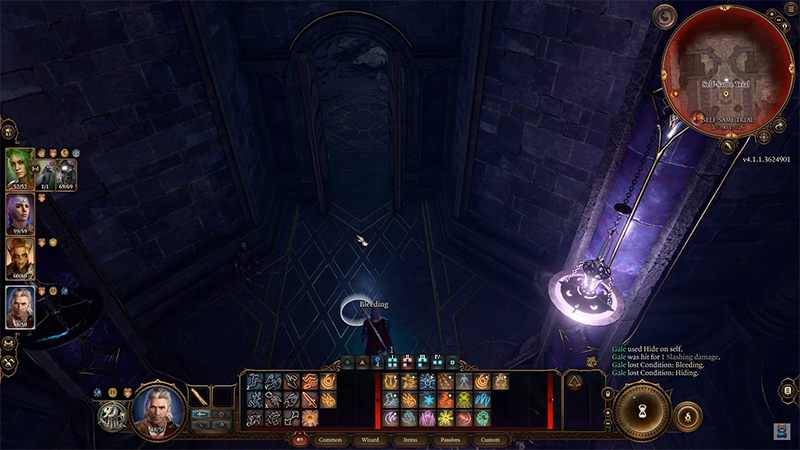This screenshot has width=800, height=450.
Task: Switch to the Common hotbar tab
Action: pos(330,439)
